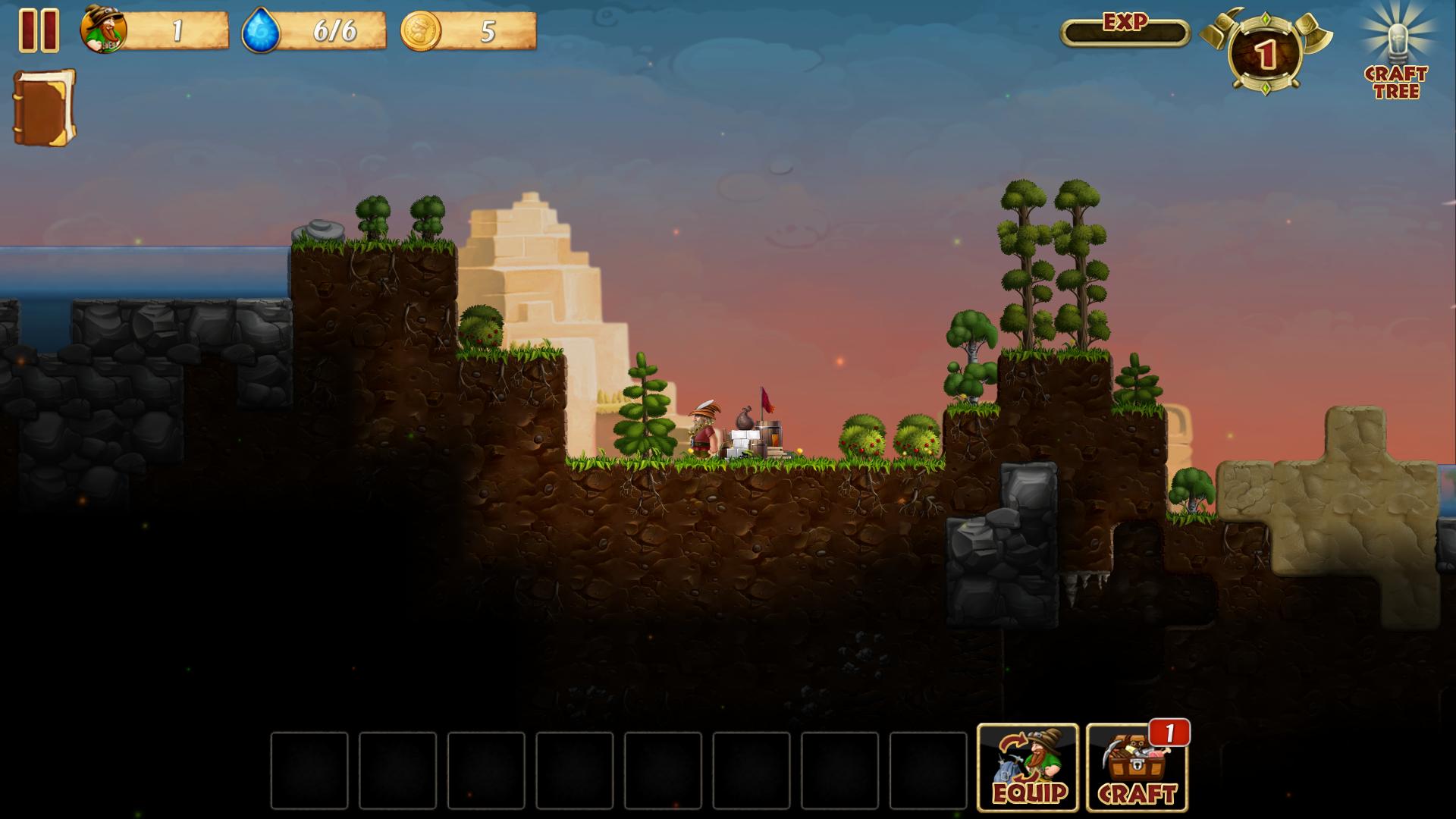Viewport: 1456px width, 819px height.
Task: Open the Equip menu
Action: [x=1028, y=767]
